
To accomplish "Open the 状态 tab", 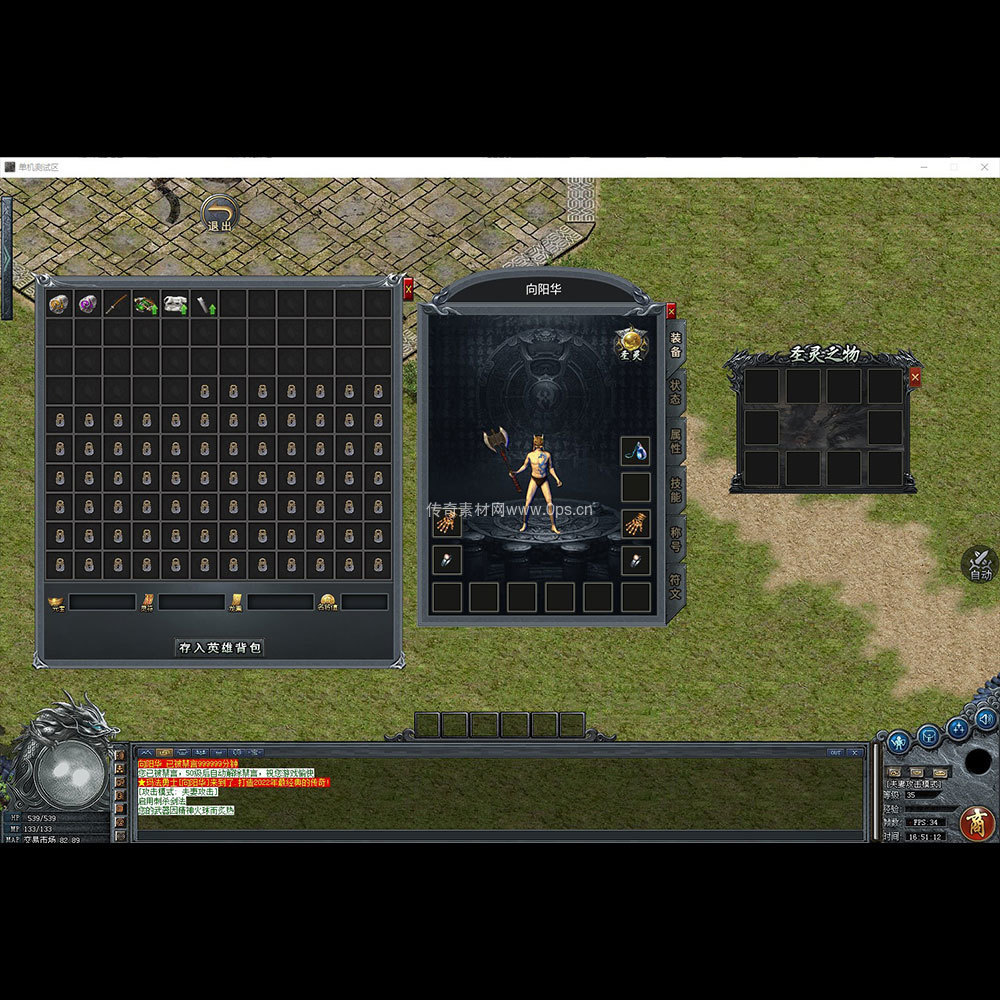I will 676,392.
